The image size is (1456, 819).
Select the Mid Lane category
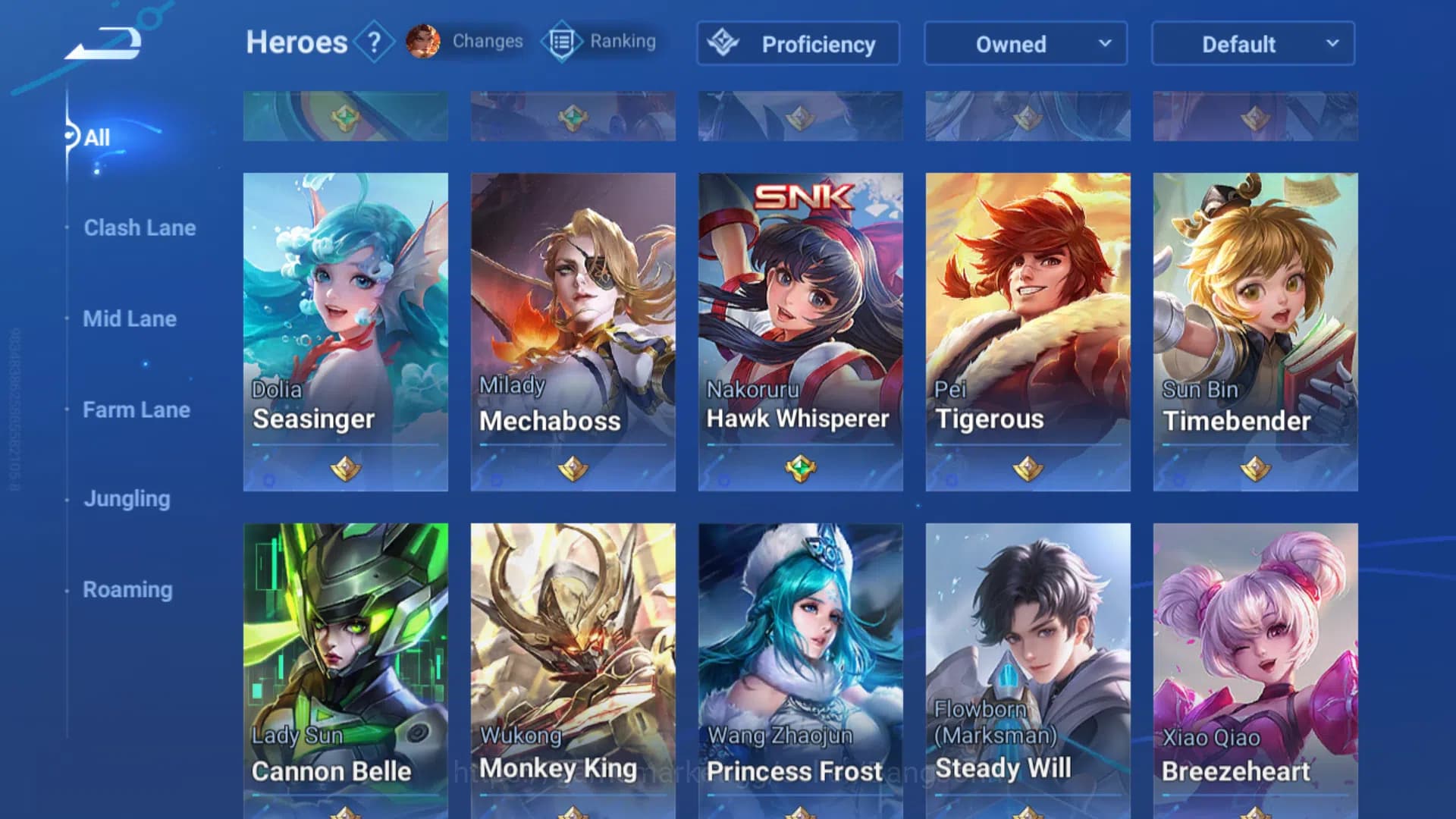130,319
